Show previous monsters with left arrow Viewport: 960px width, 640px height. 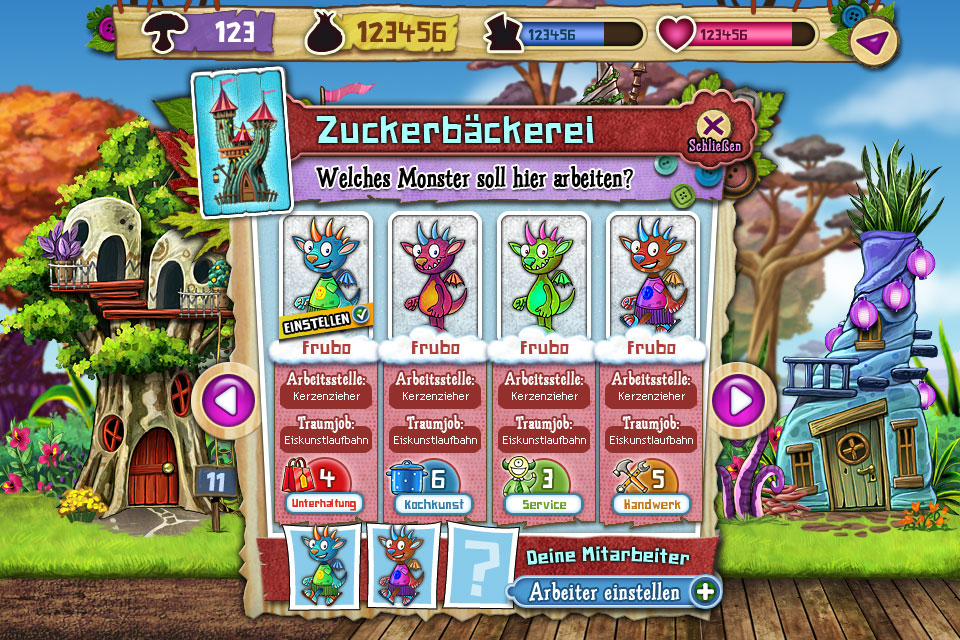223,401
